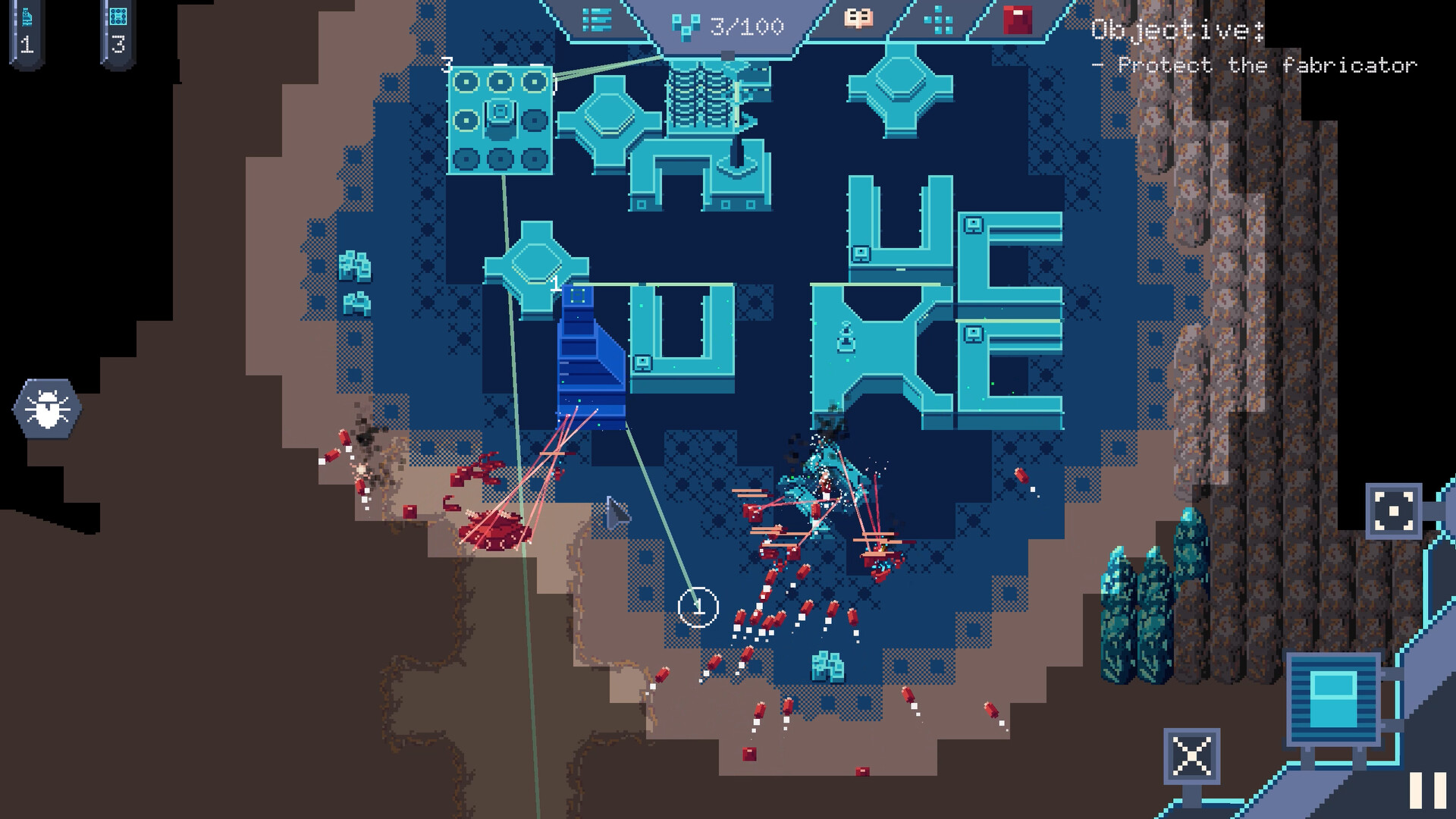Image resolution: width=1456 pixels, height=819 pixels.
Task: Select the large nine-dot factory building
Action: pos(500,121)
